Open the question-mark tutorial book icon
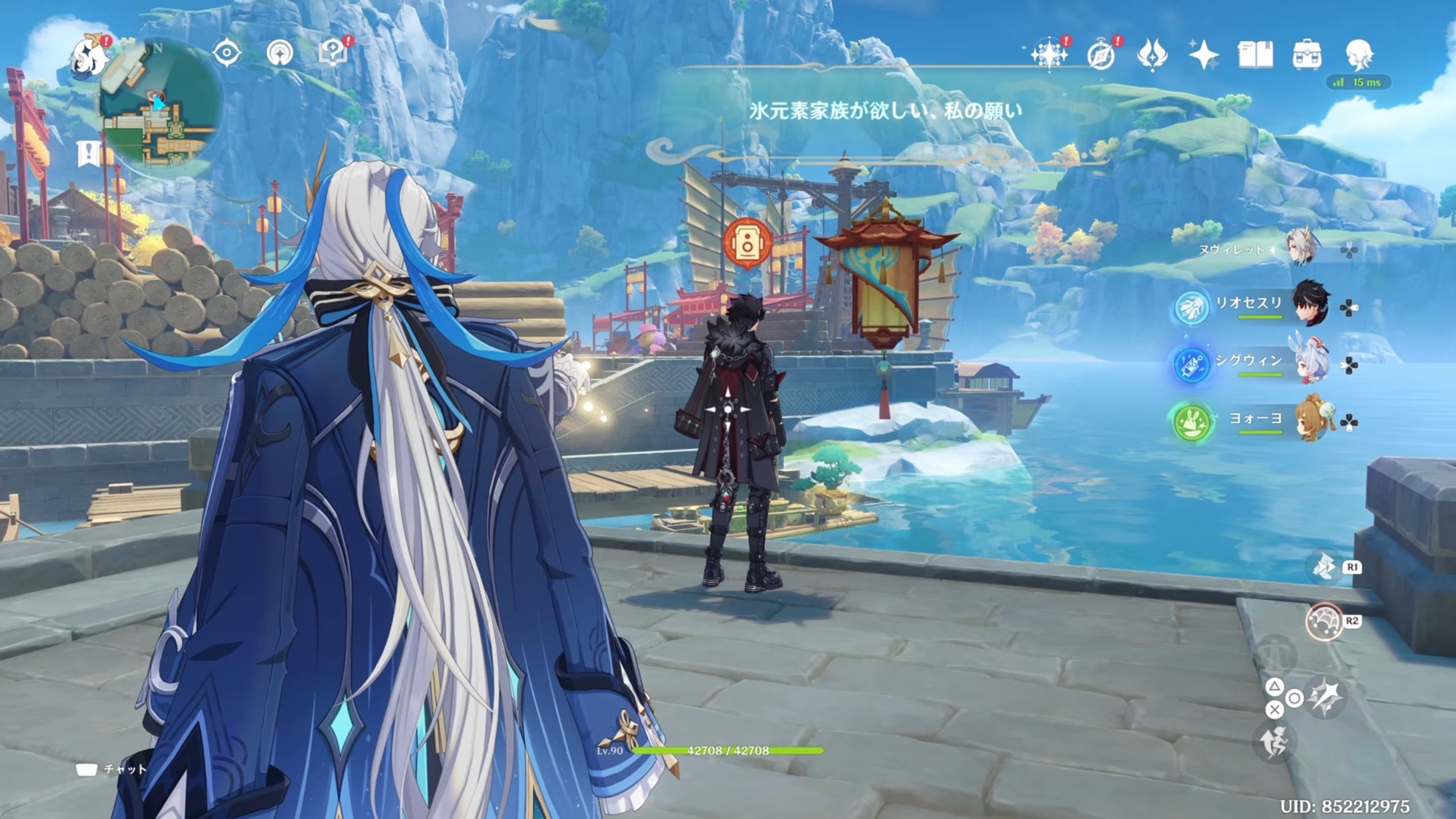1456x819 pixels. pyautogui.click(x=333, y=53)
